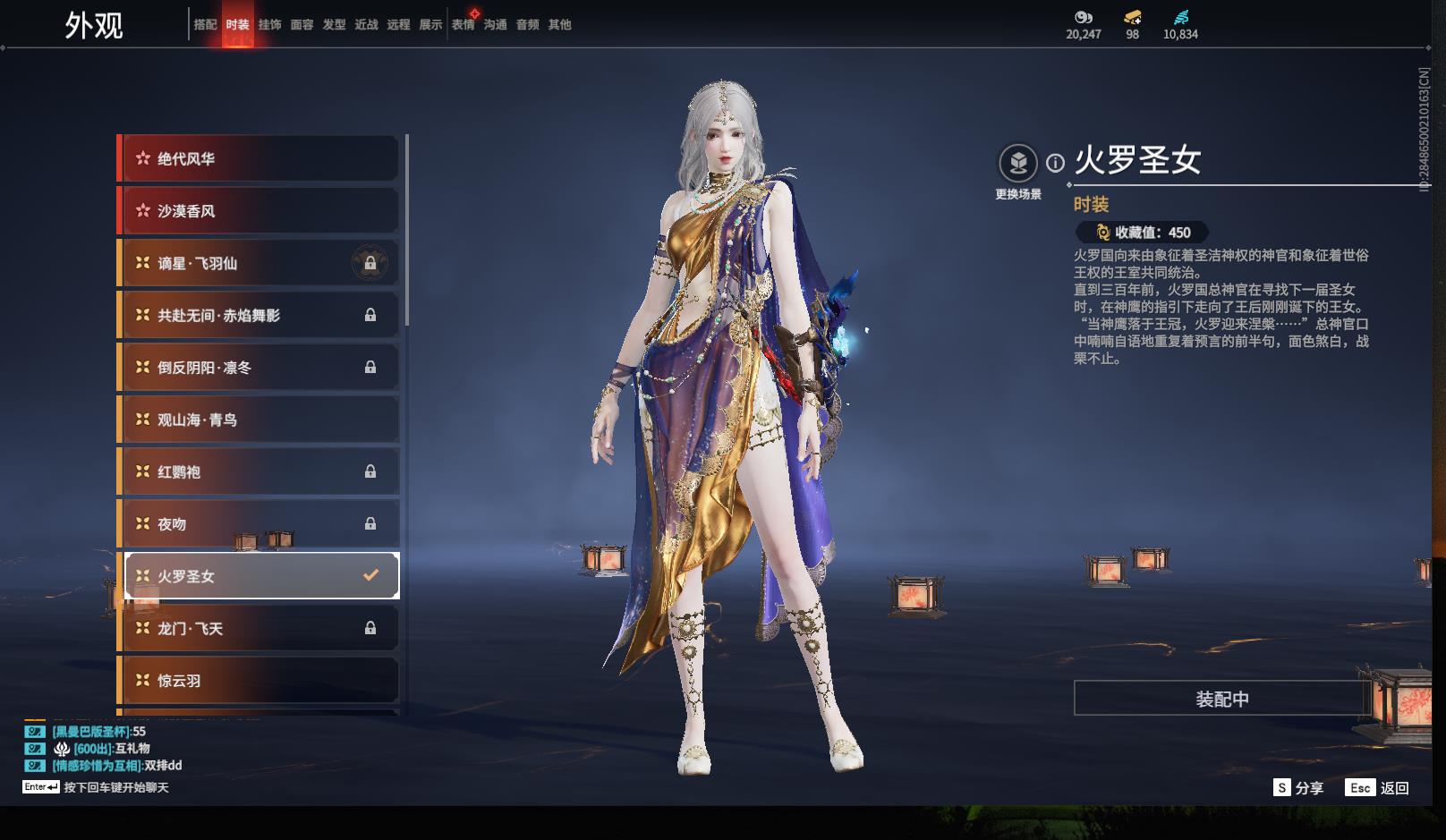This screenshot has width=1446, height=840.
Task: Click the 更换场景 change scene button
Action: pos(1018,165)
